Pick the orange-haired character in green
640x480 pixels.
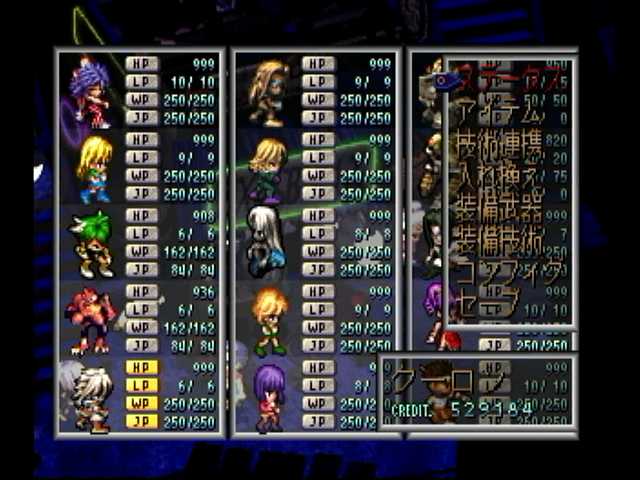(268, 320)
